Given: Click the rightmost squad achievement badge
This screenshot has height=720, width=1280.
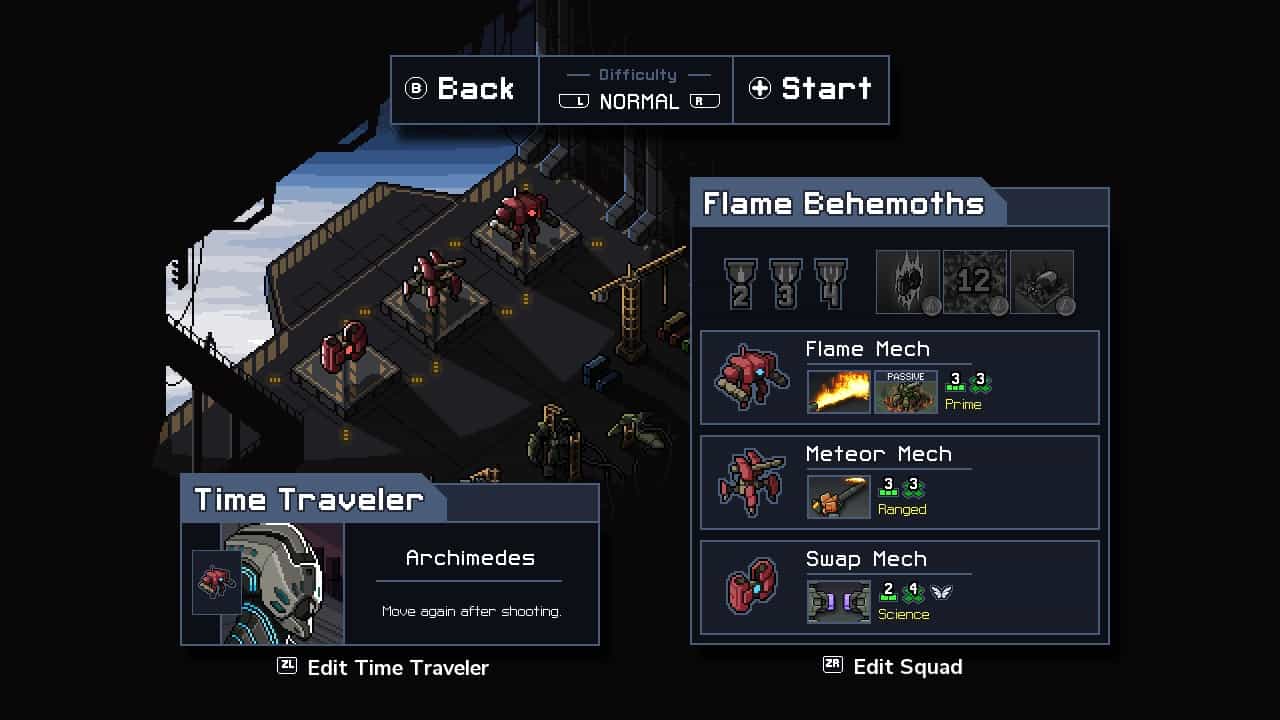Looking at the screenshot, I should pyautogui.click(x=1043, y=281).
